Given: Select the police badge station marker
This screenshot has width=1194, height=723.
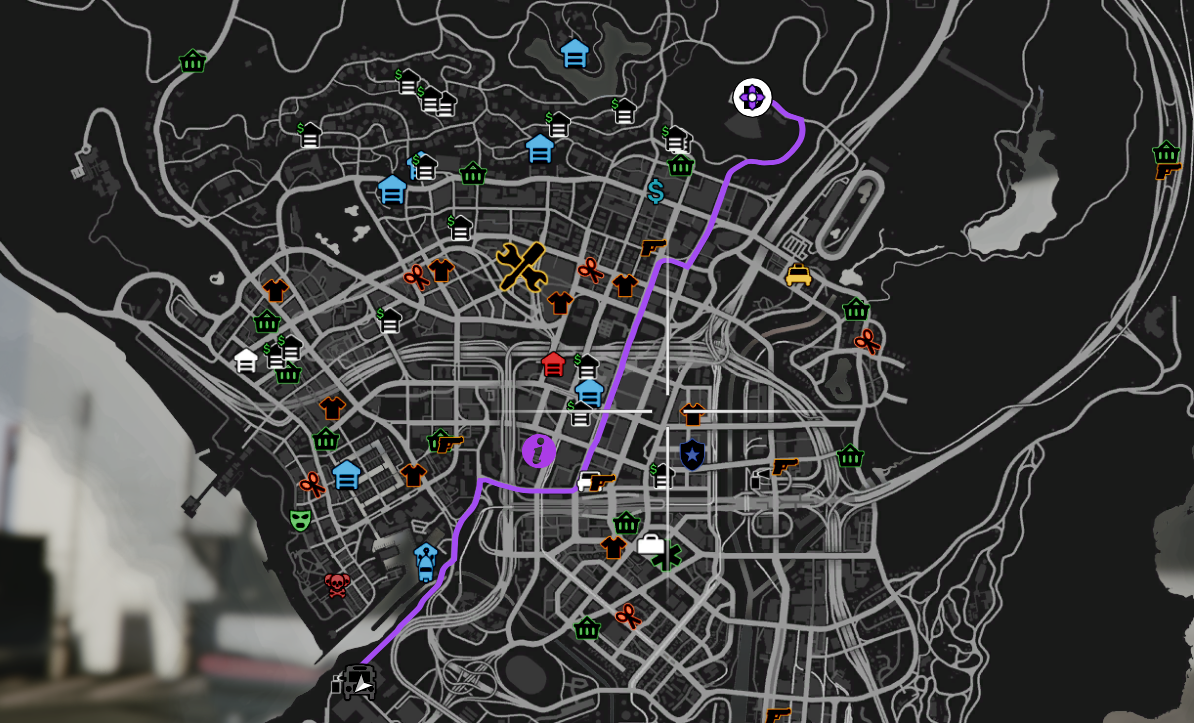Looking at the screenshot, I should 692,455.
